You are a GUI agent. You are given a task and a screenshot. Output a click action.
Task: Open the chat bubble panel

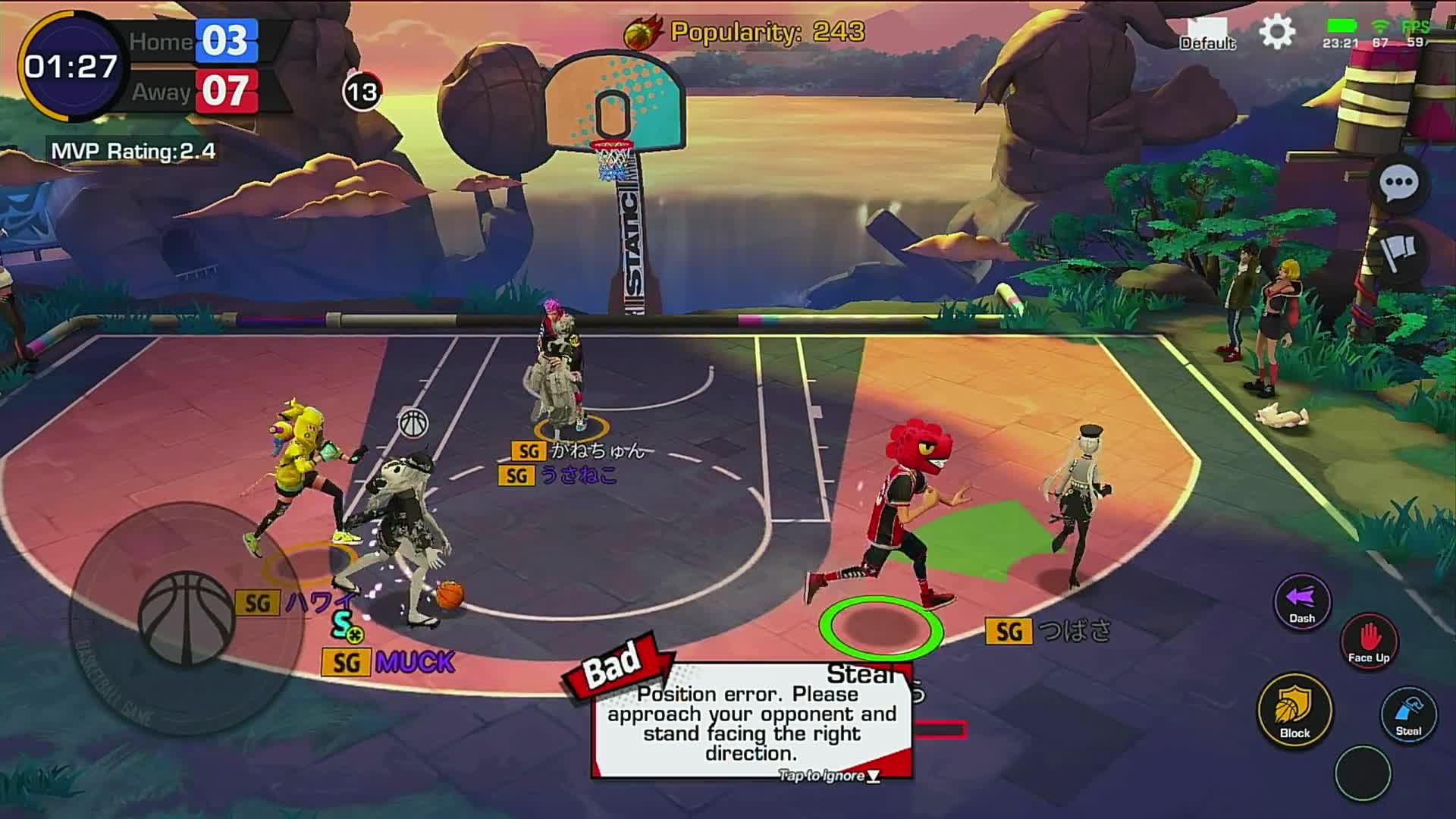point(1398,184)
